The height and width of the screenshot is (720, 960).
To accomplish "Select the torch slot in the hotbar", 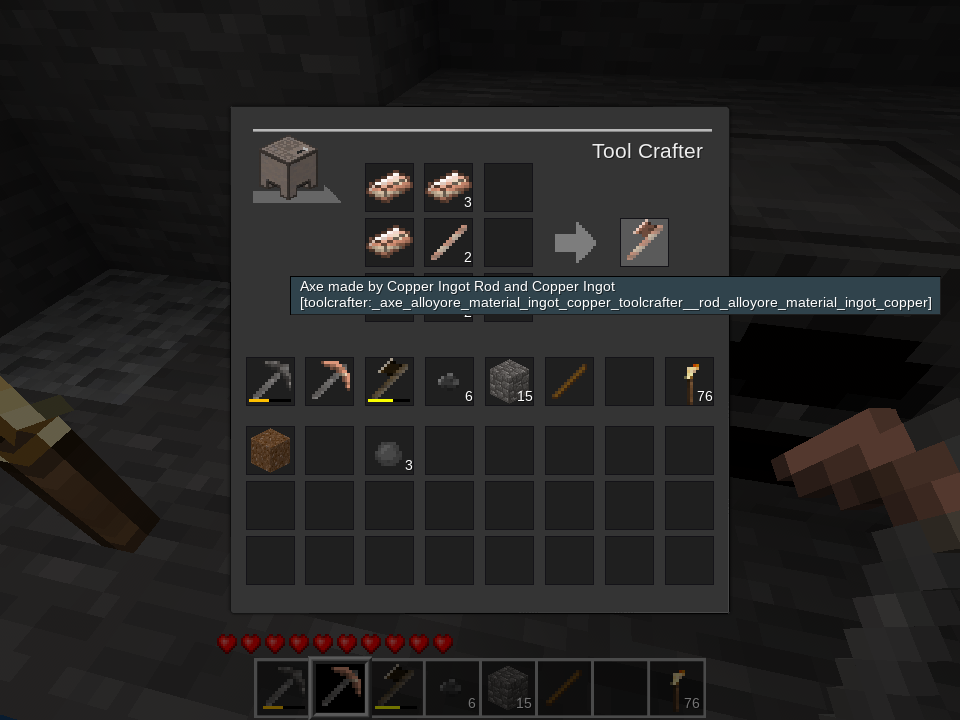I will (x=677, y=687).
